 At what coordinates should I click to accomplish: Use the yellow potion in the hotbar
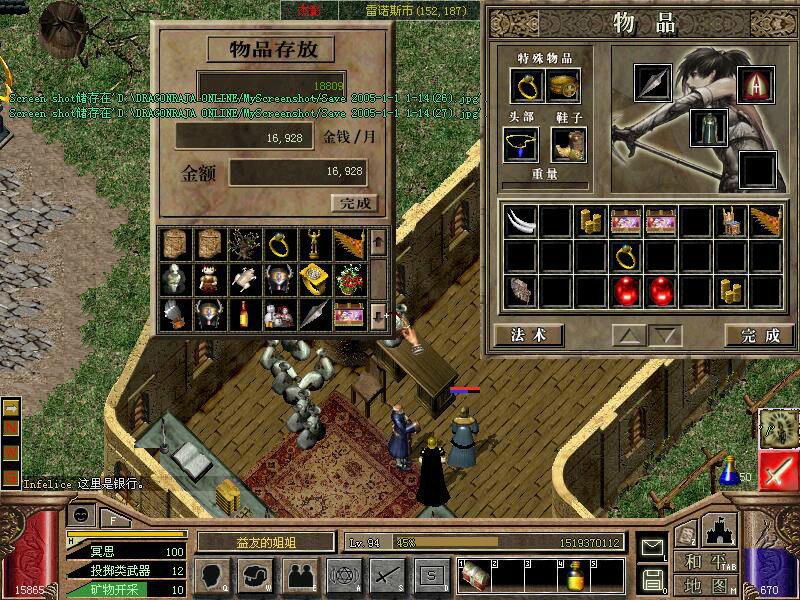point(576,576)
